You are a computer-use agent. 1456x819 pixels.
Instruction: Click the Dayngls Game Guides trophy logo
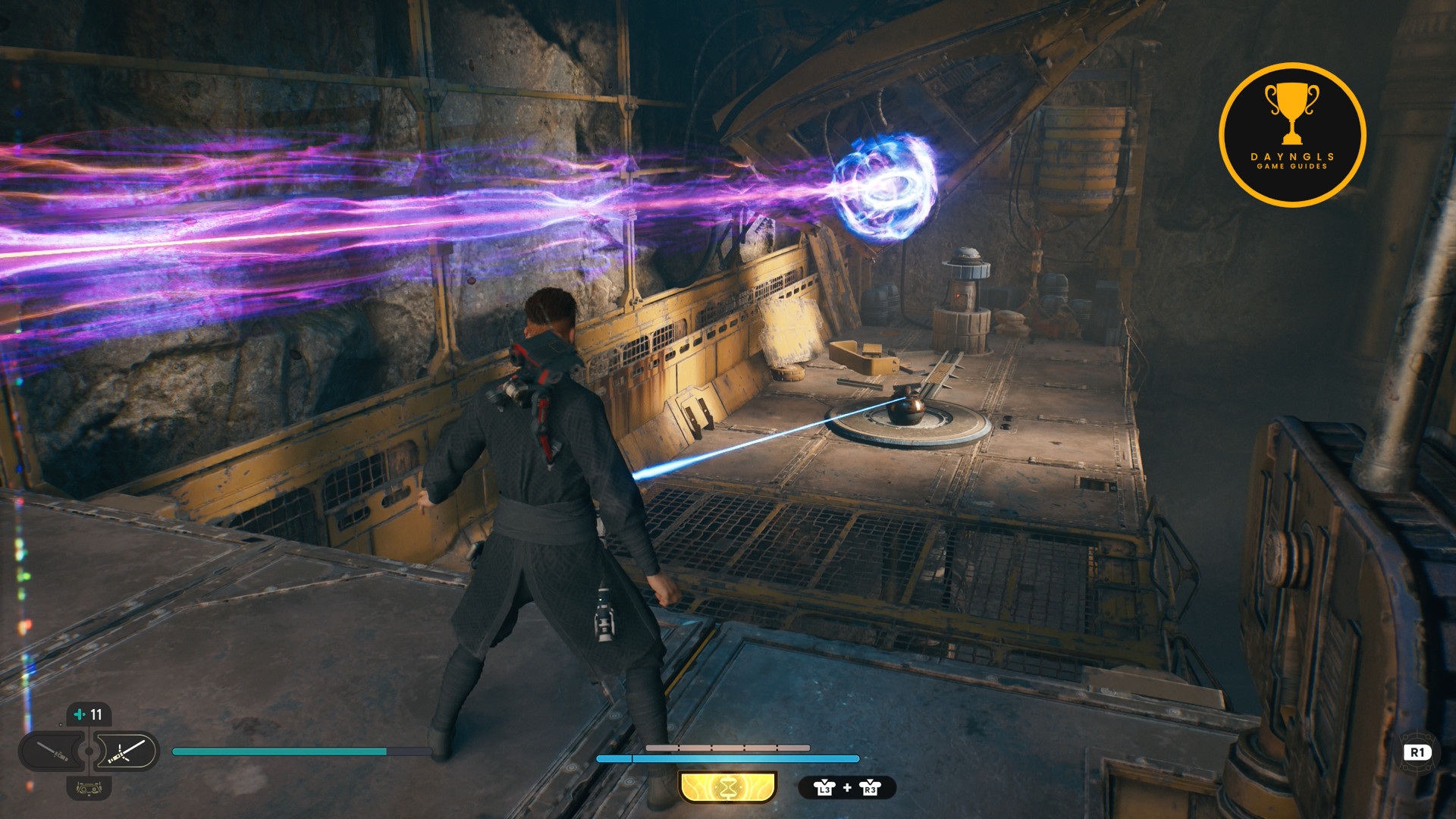pos(1292,135)
